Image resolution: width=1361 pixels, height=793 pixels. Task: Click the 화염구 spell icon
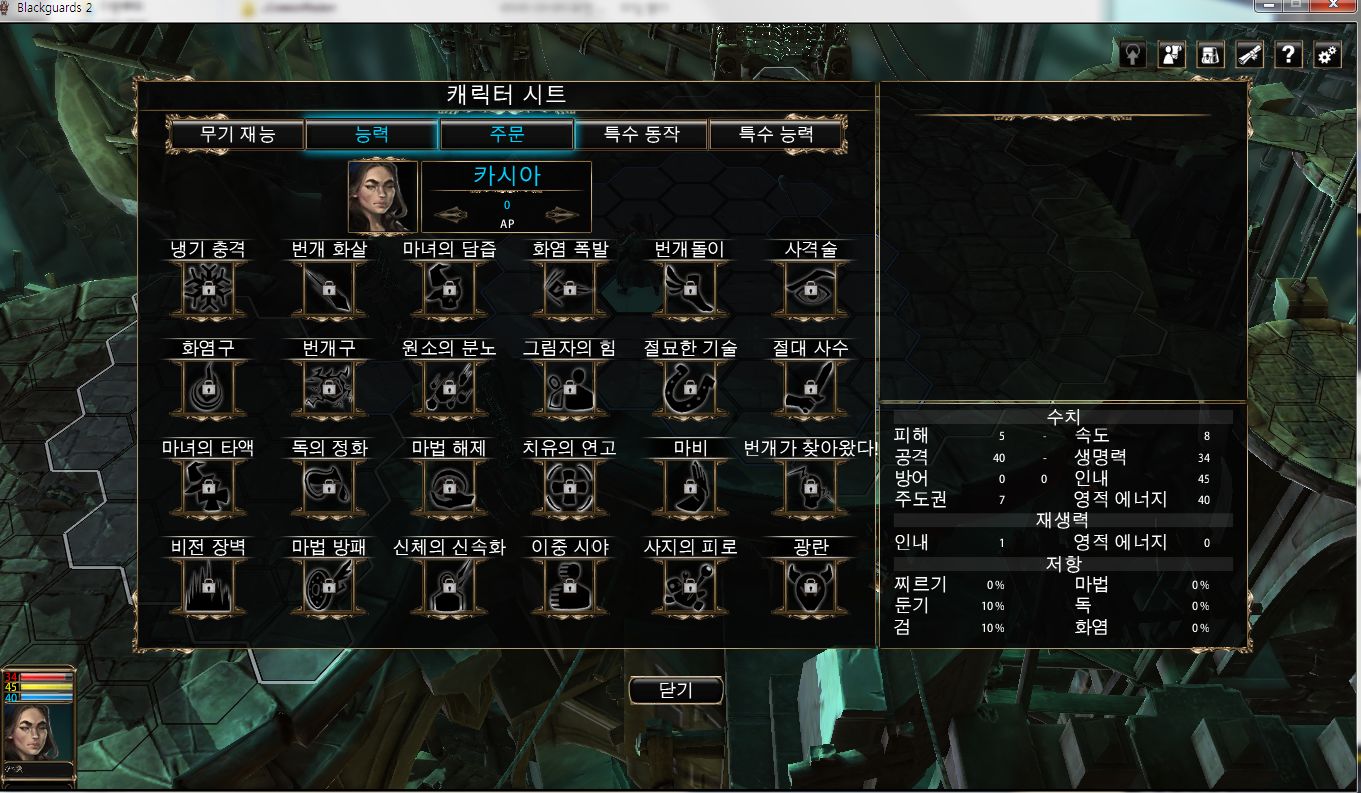[x=208, y=389]
